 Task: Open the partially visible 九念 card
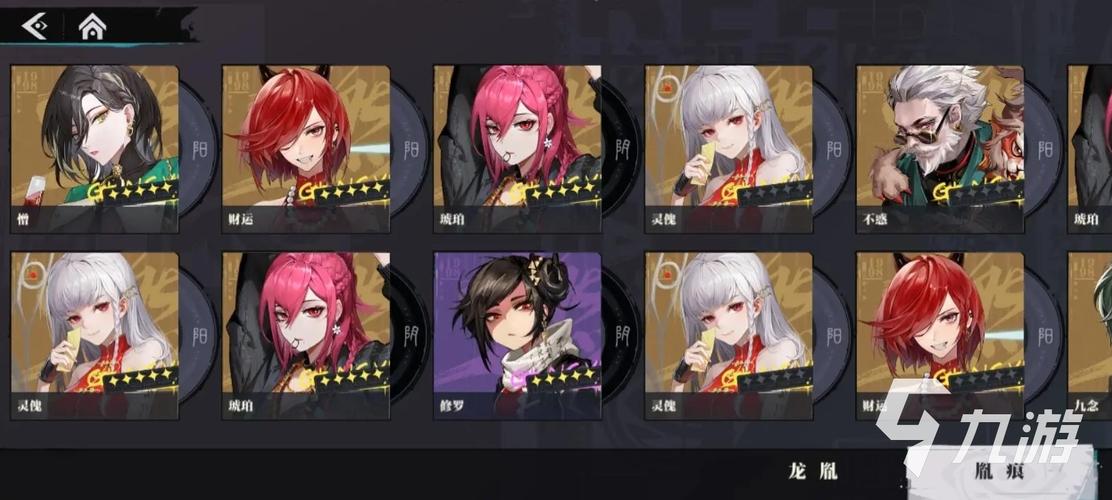point(1090,334)
